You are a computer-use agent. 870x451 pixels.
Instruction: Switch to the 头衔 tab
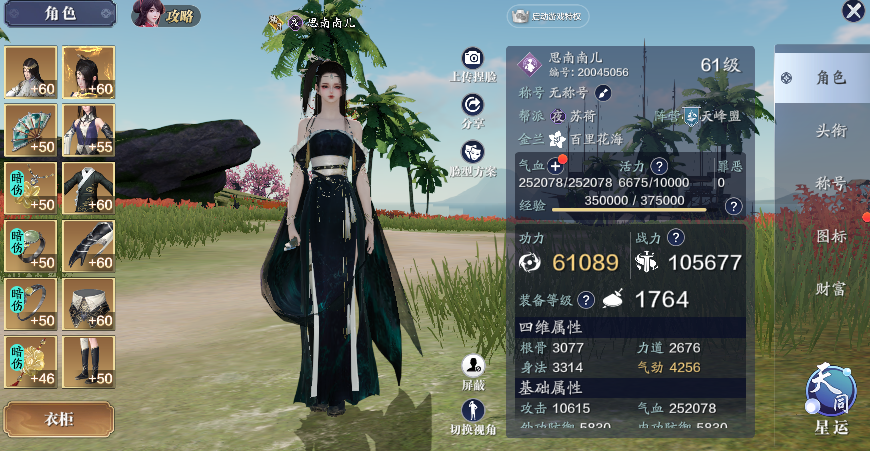click(x=830, y=130)
